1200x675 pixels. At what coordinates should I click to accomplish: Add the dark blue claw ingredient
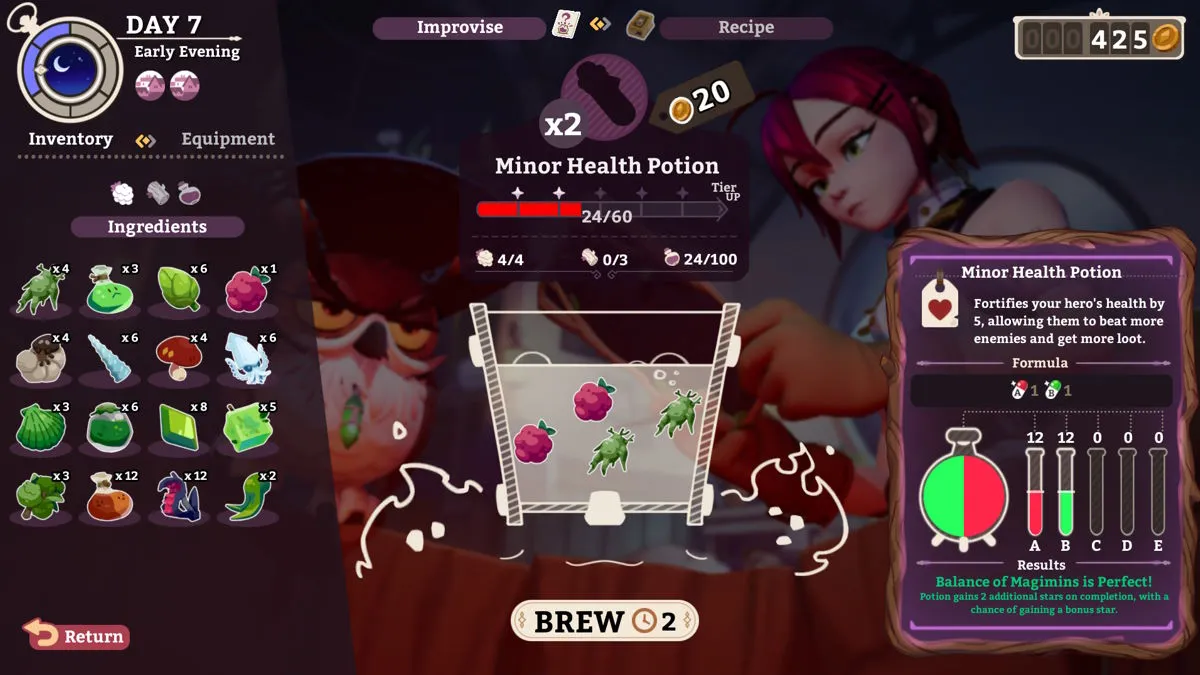coord(179,497)
